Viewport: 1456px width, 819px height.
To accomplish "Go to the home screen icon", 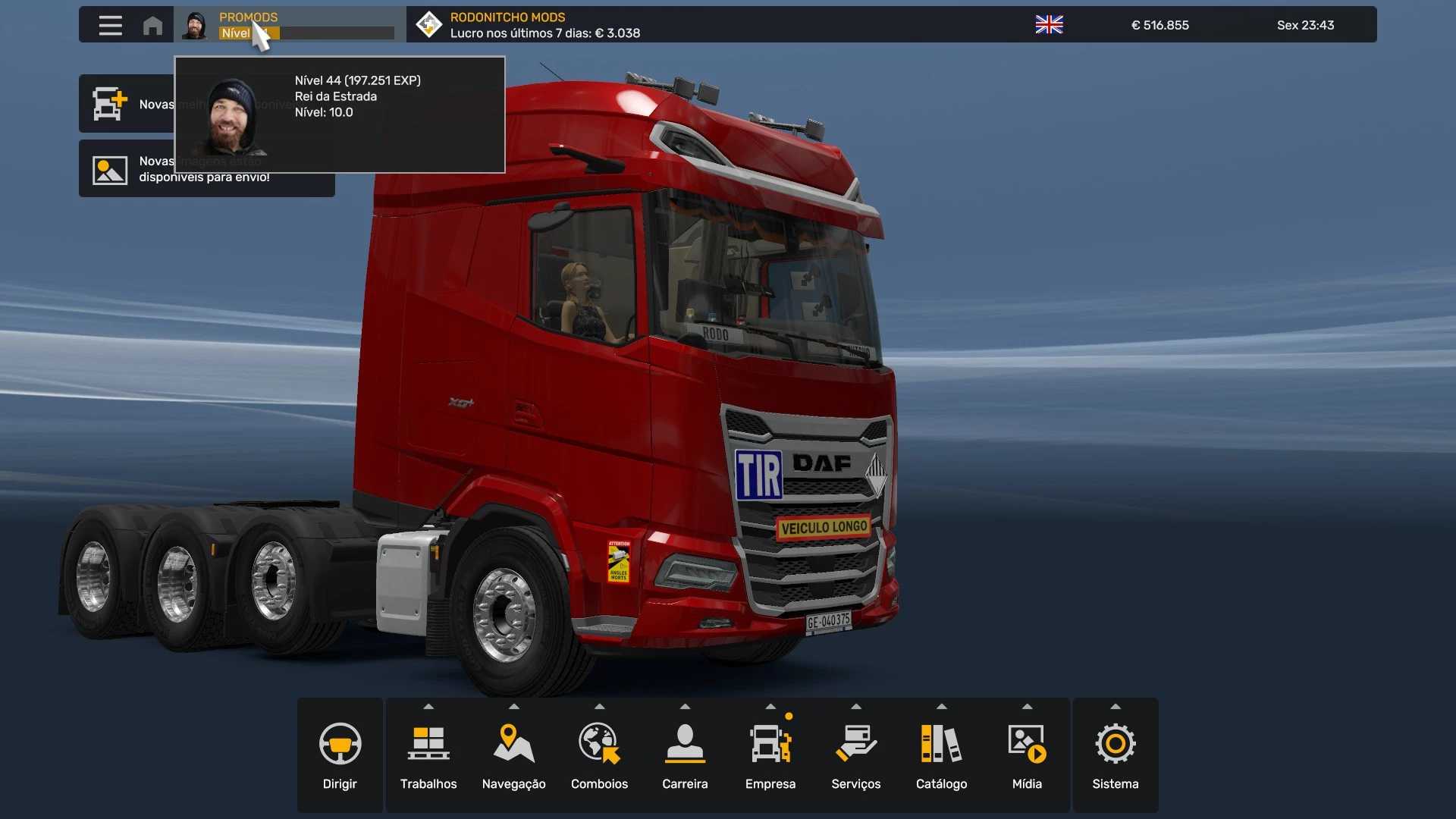I will click(152, 25).
